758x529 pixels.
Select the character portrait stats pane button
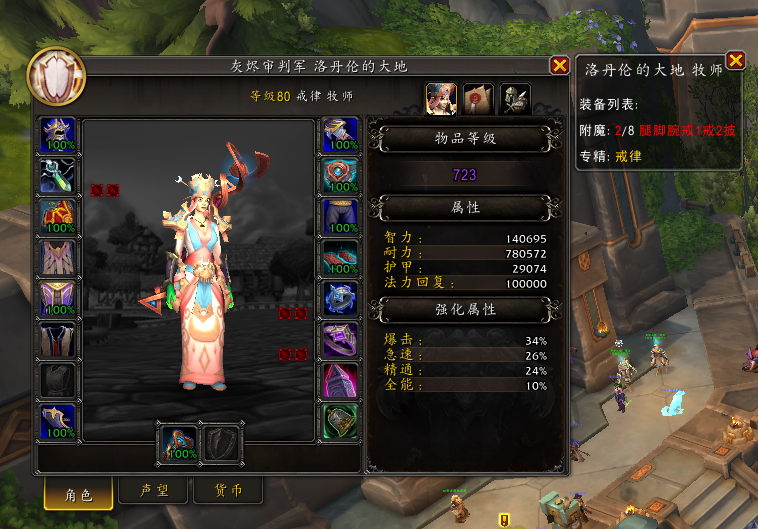click(441, 97)
